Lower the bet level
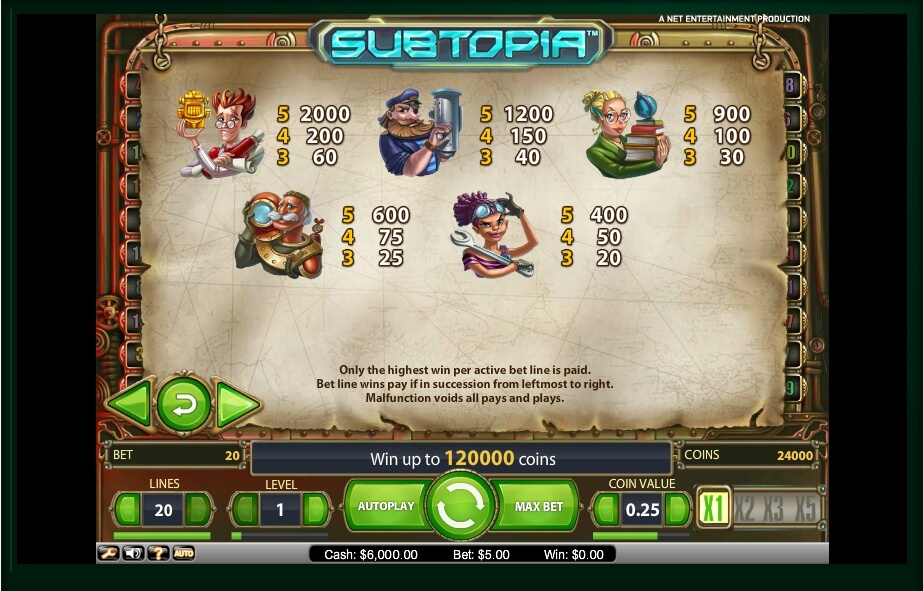923x591 pixels. (x=246, y=510)
